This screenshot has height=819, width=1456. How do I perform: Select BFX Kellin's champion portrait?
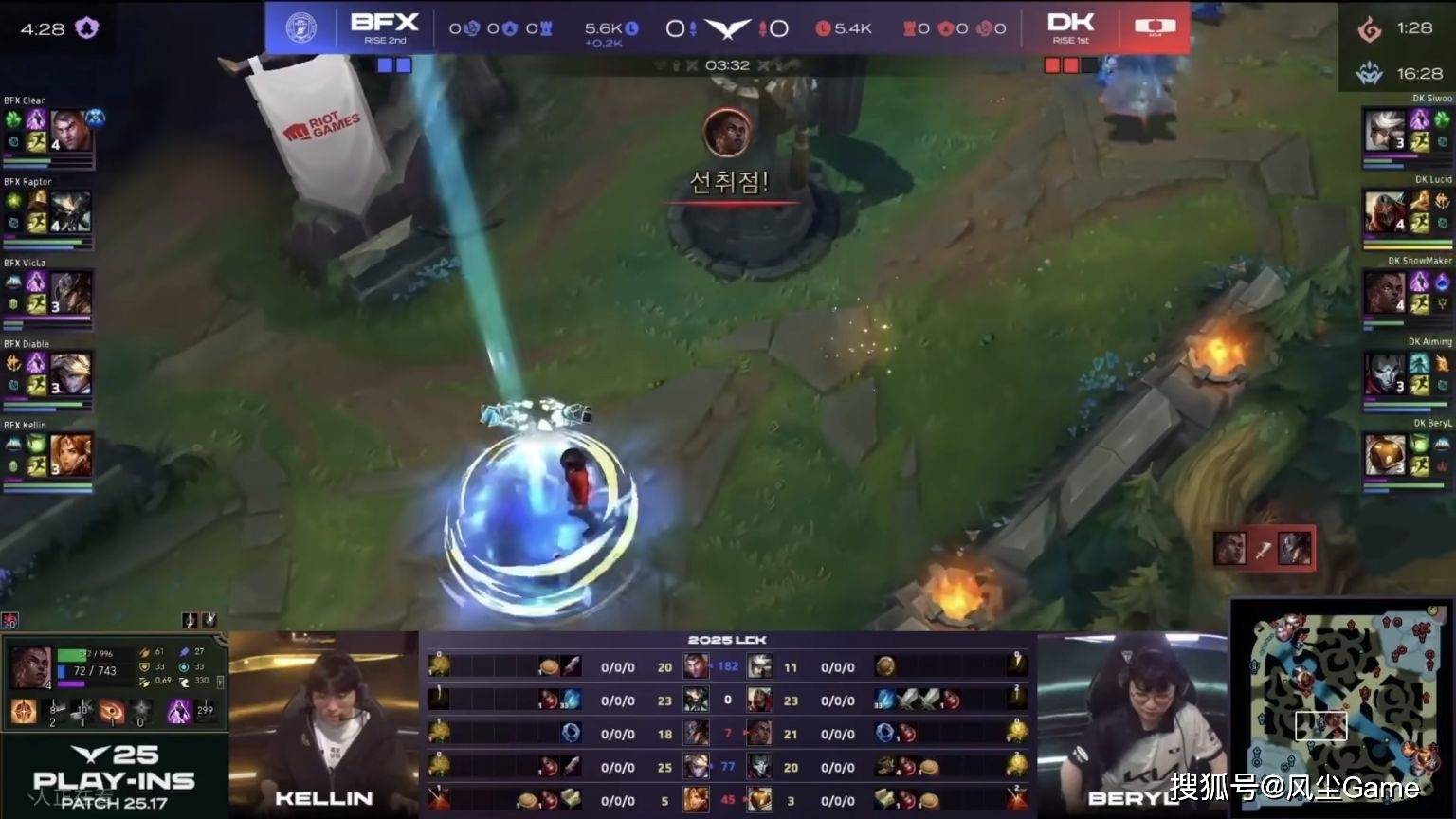pyautogui.click(x=70, y=455)
